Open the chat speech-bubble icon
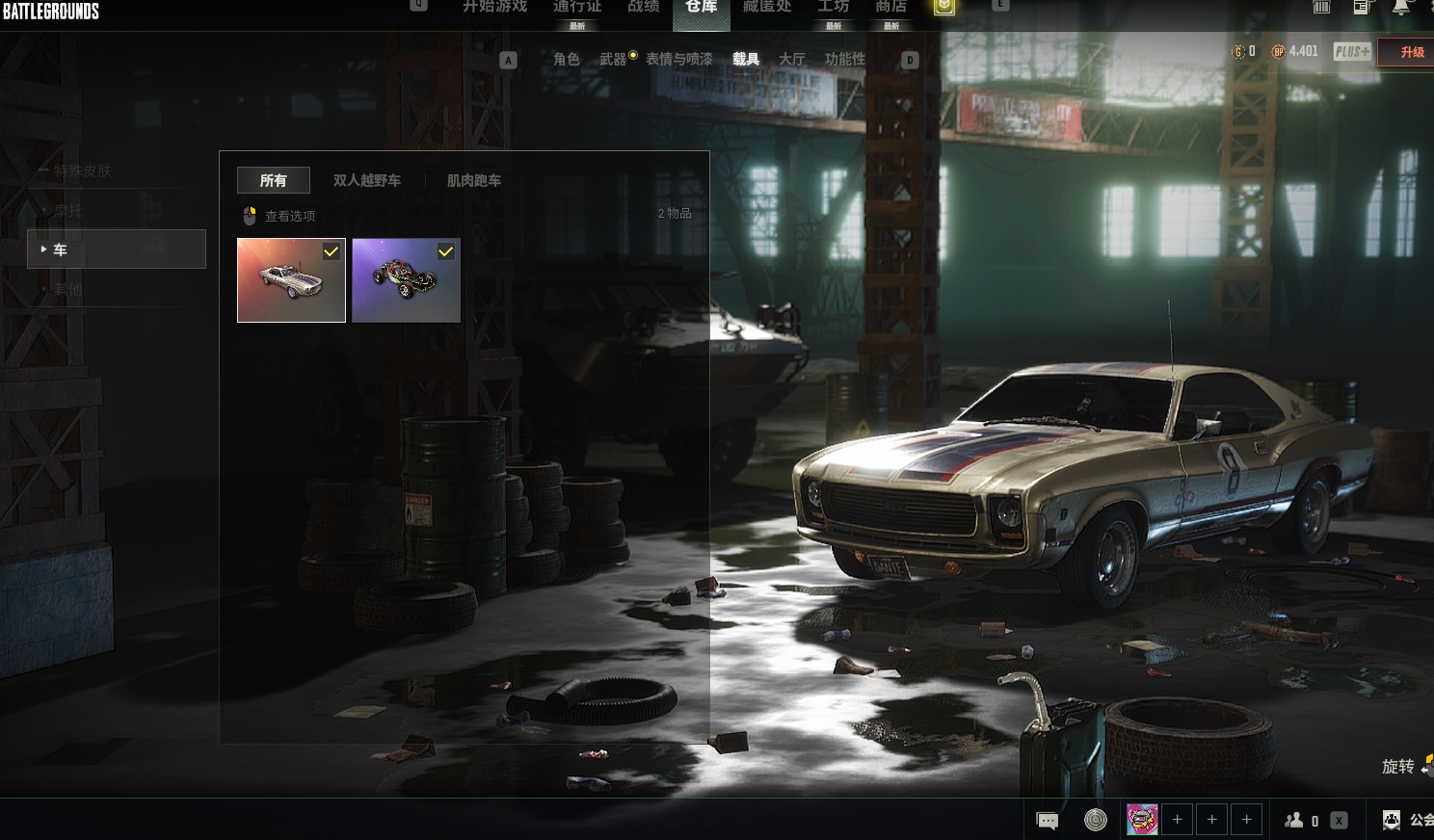The width and height of the screenshot is (1434, 840). coord(1047,821)
